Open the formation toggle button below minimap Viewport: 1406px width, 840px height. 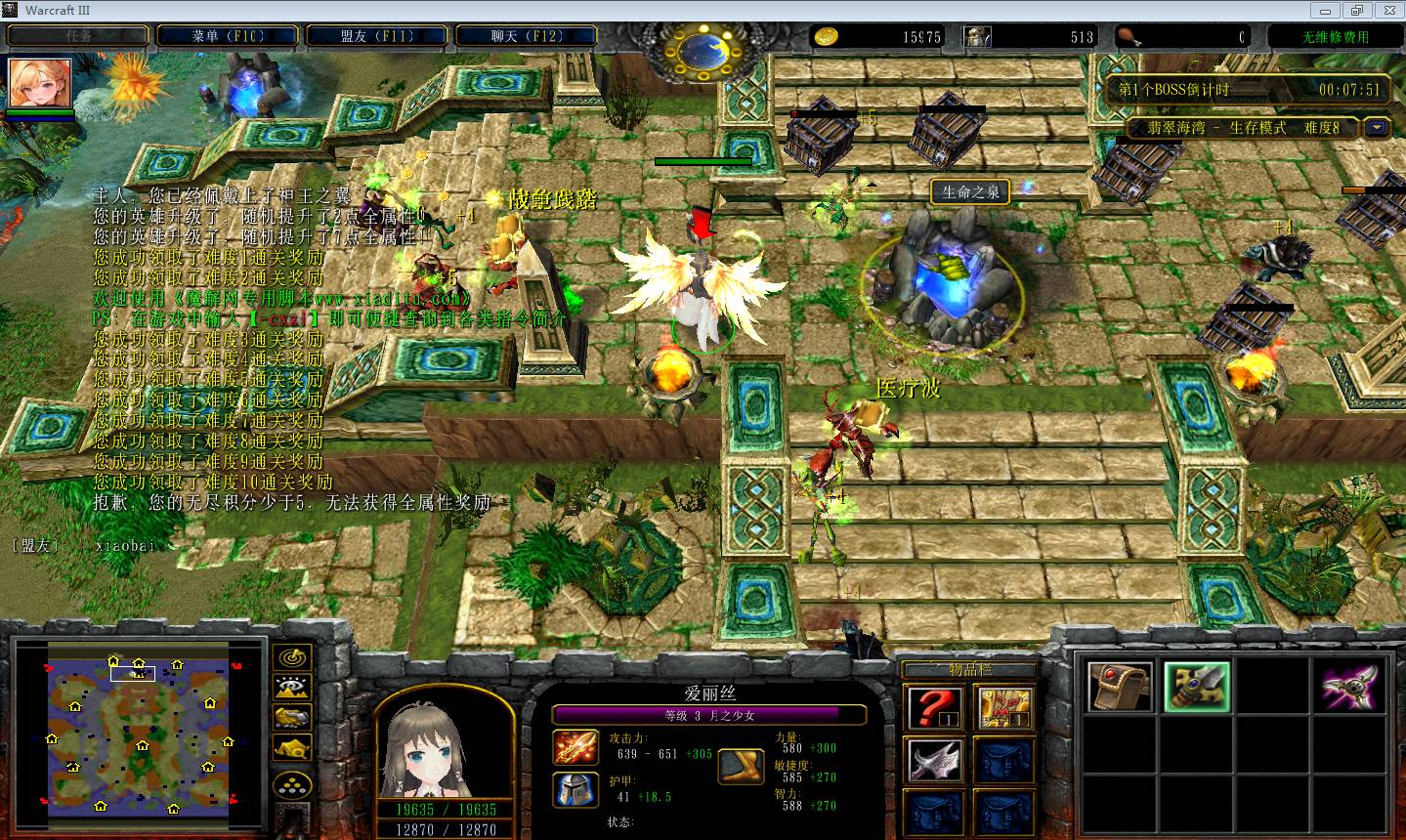click(x=291, y=783)
